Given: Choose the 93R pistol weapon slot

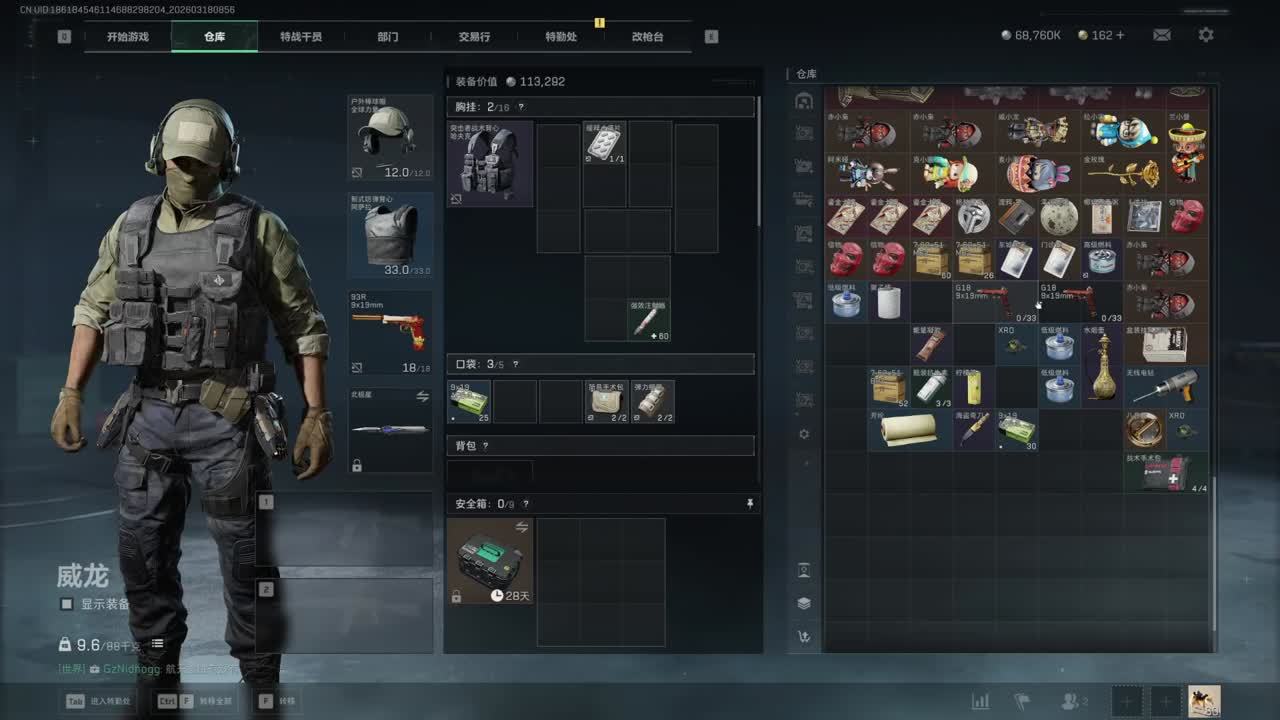Looking at the screenshot, I should [390, 332].
